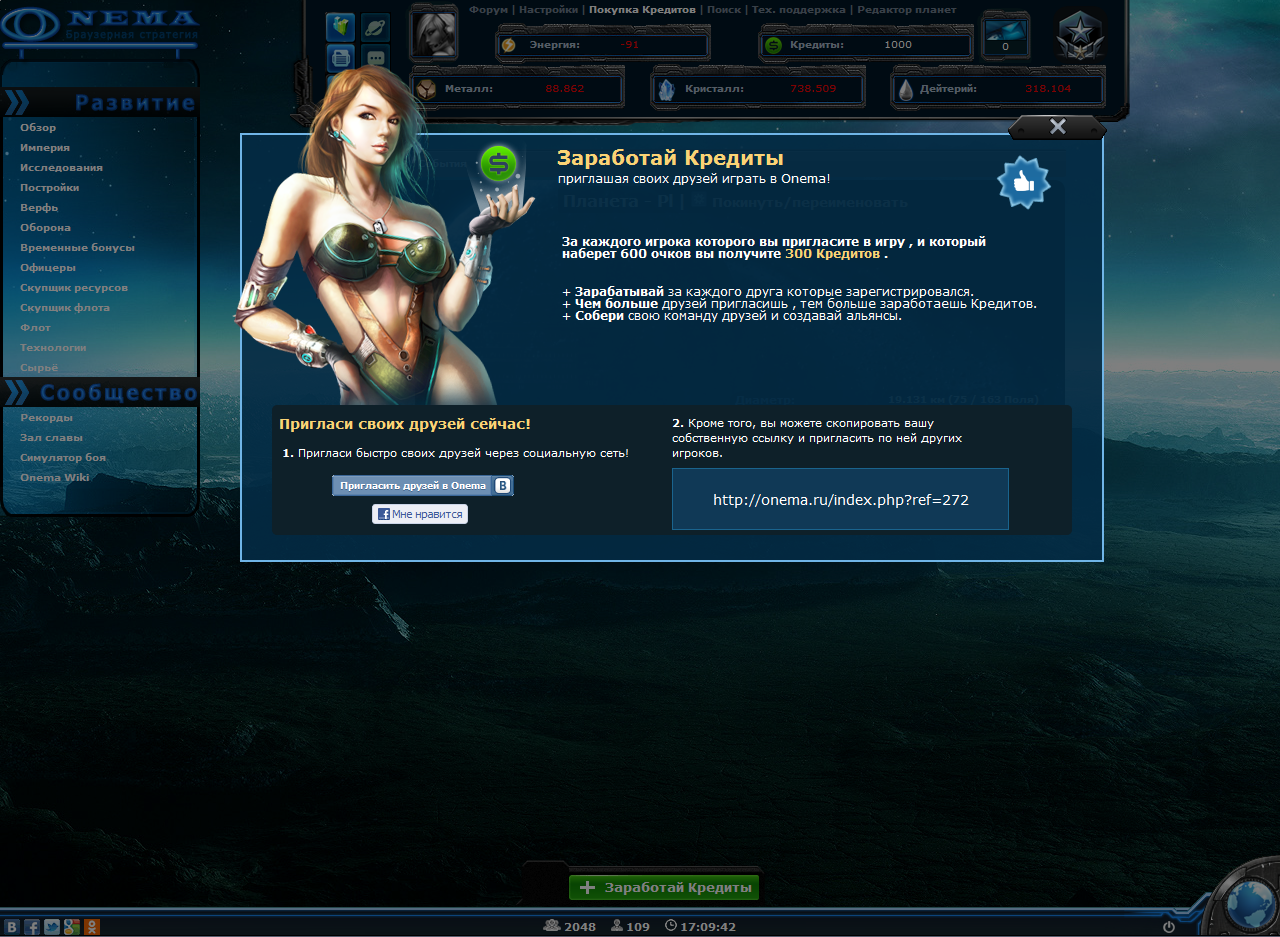The image size is (1280, 937).
Task: Open the «Симулятор боя» entry
Action: (x=63, y=458)
